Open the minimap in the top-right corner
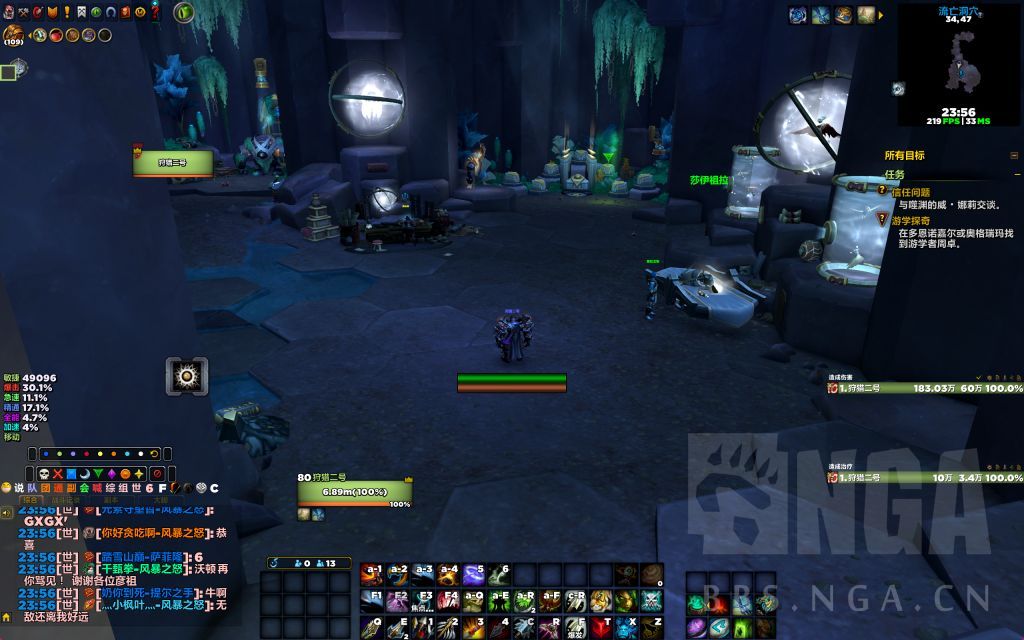 coord(958,64)
